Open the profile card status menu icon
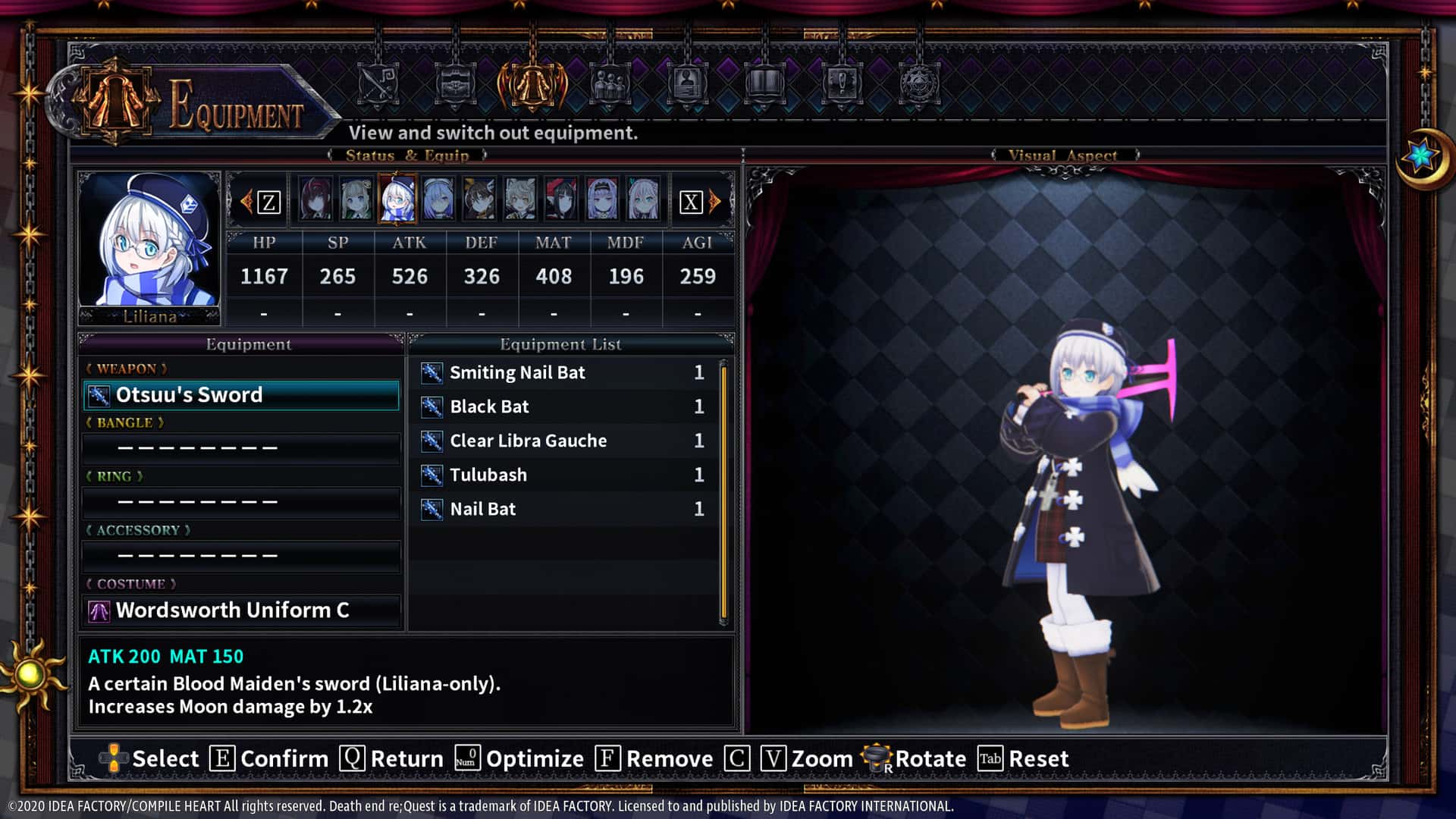This screenshot has height=819, width=1456. click(x=689, y=83)
